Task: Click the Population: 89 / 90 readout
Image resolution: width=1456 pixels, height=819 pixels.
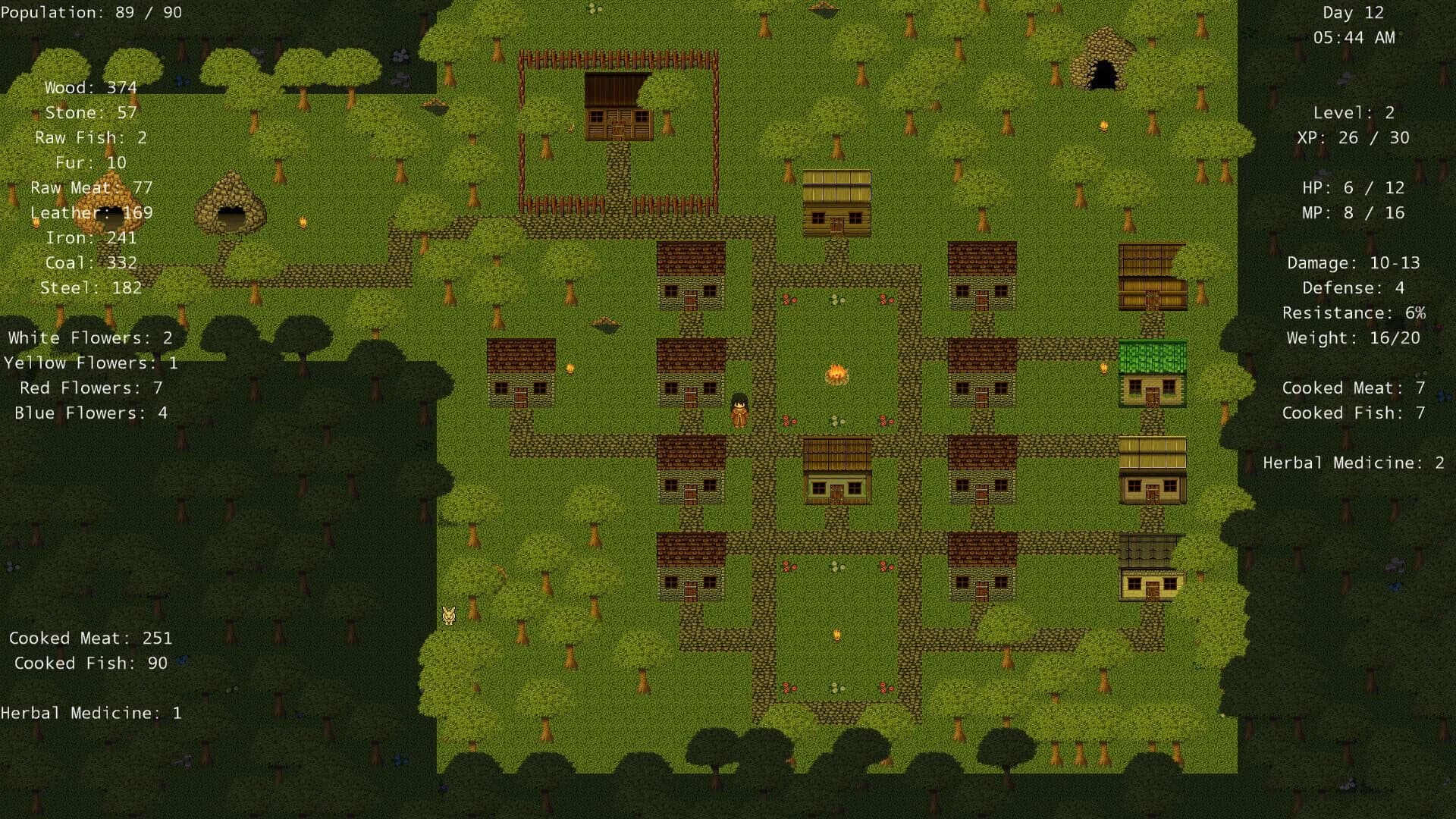Action: [x=91, y=12]
